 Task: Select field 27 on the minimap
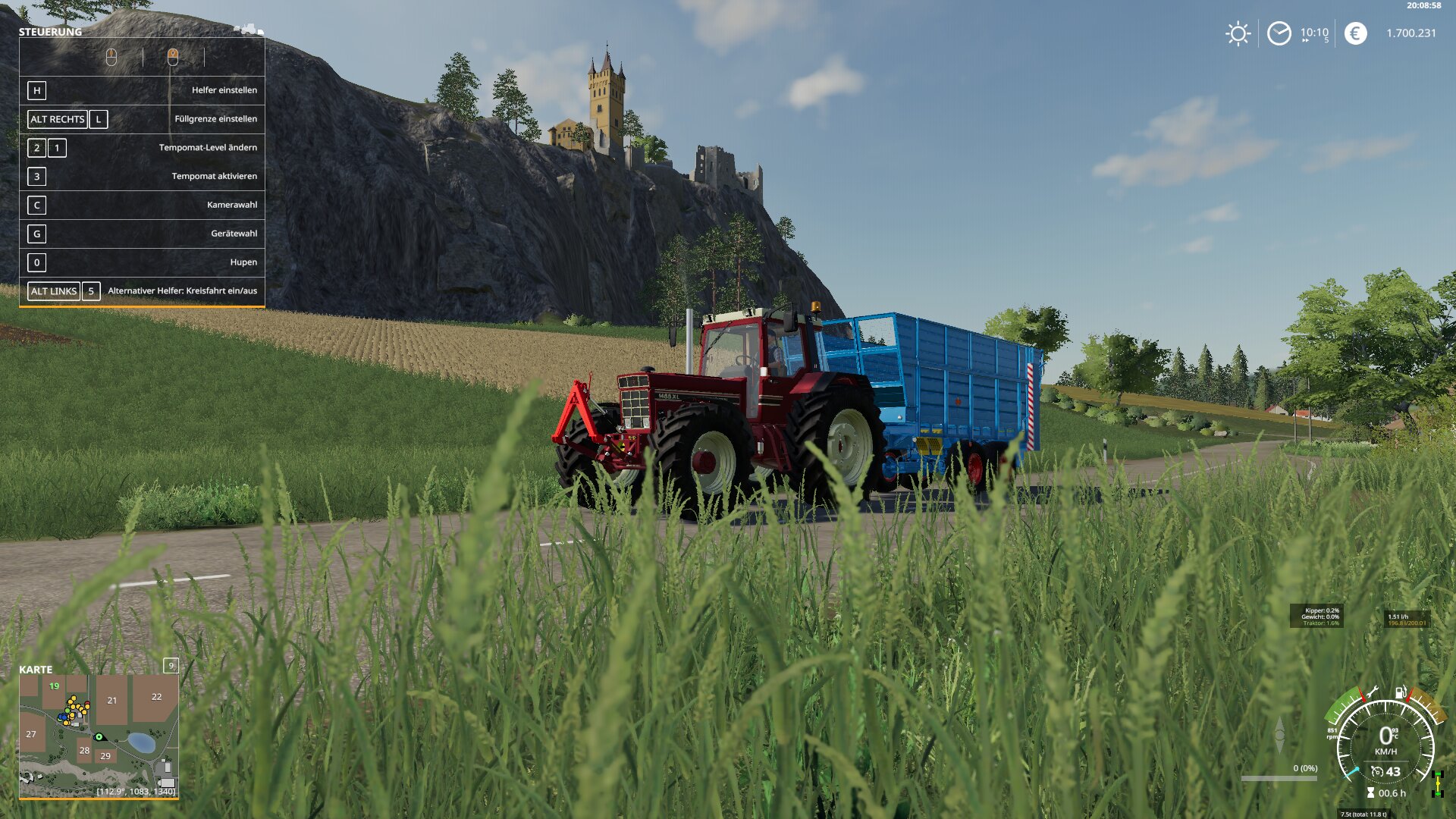click(31, 734)
